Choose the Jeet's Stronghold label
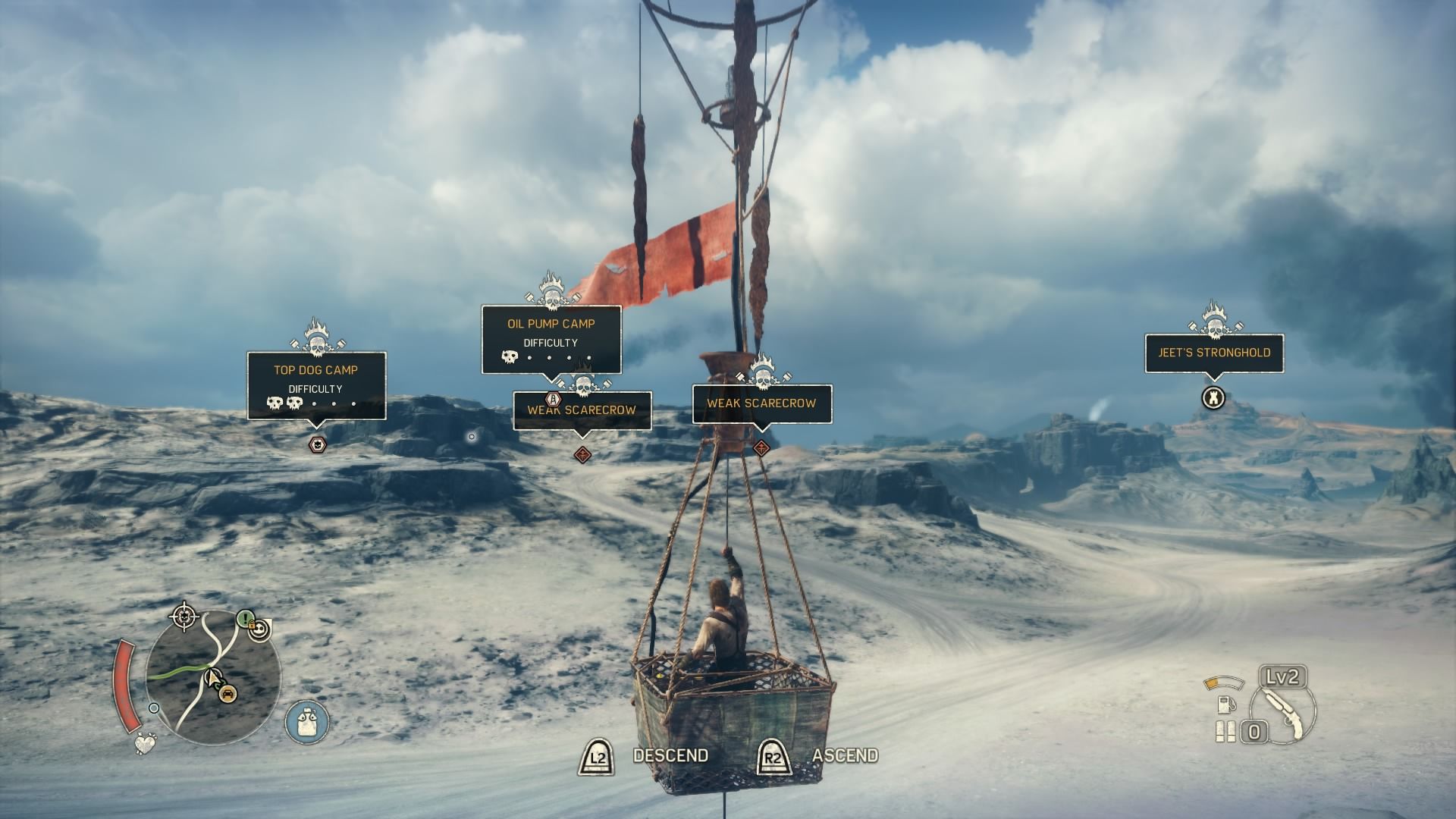The image size is (1456, 819). click(1214, 353)
